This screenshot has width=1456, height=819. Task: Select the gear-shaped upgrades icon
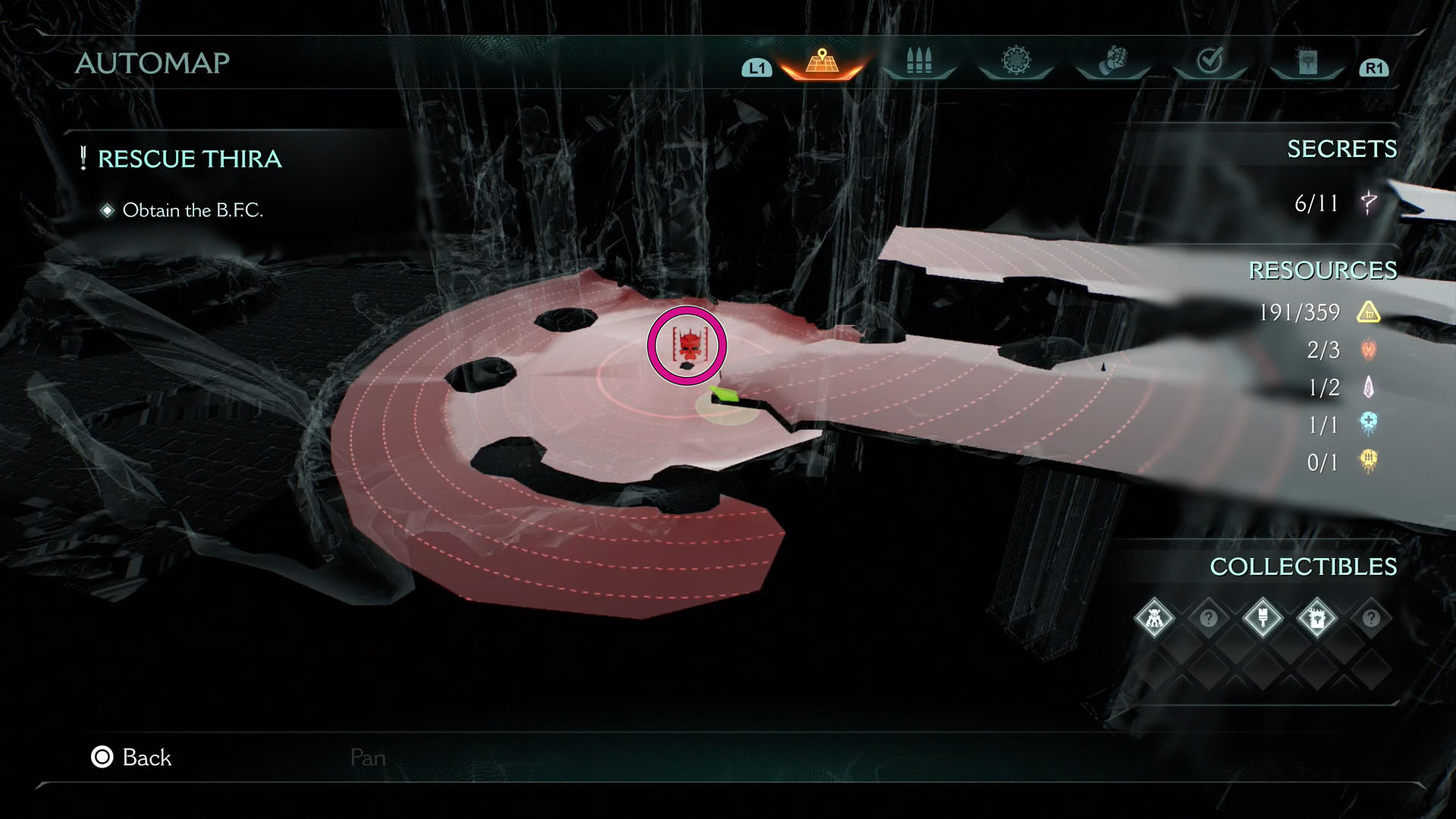pyautogui.click(x=1014, y=63)
